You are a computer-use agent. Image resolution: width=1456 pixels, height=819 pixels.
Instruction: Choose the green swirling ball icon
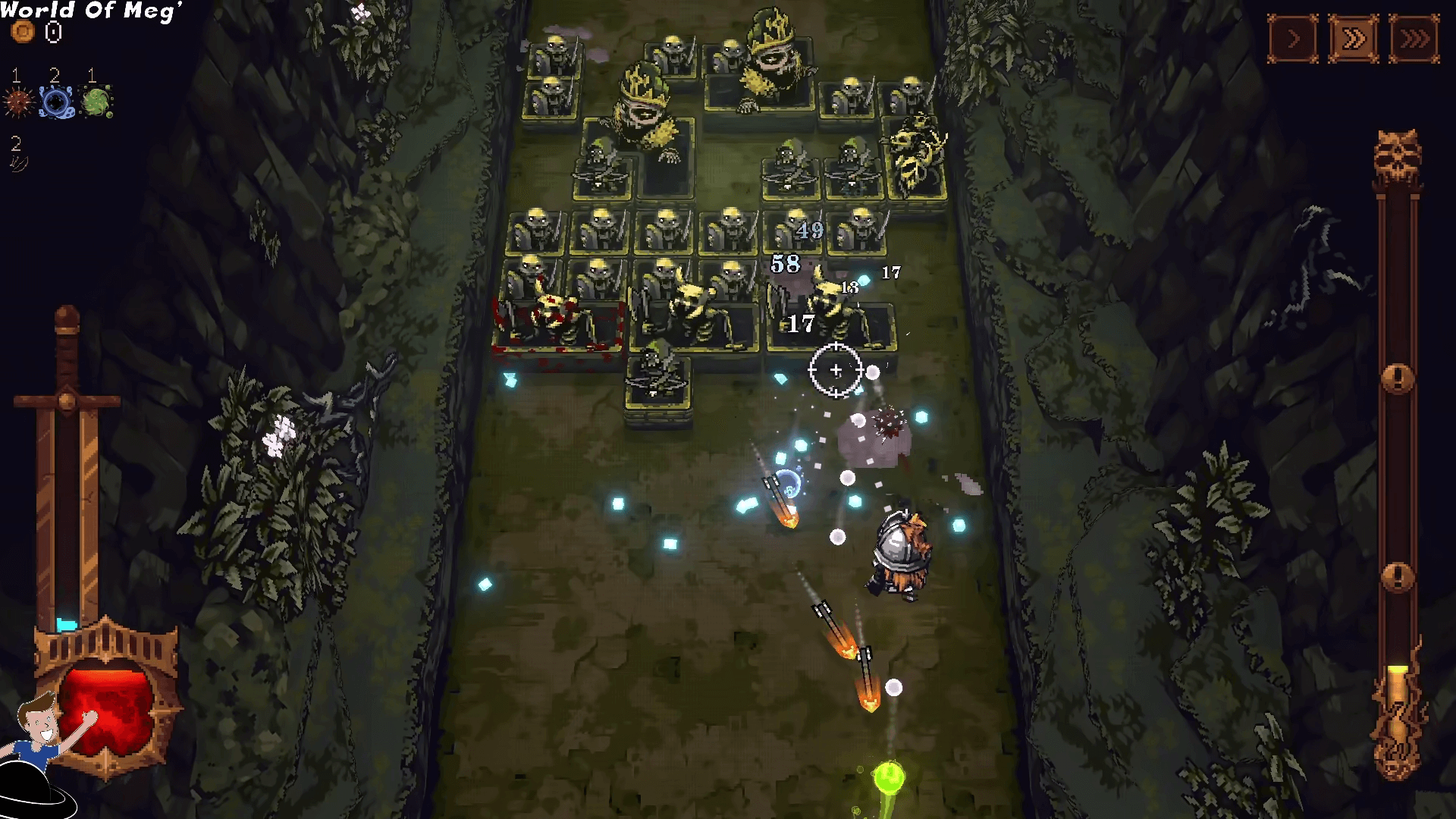(x=96, y=102)
